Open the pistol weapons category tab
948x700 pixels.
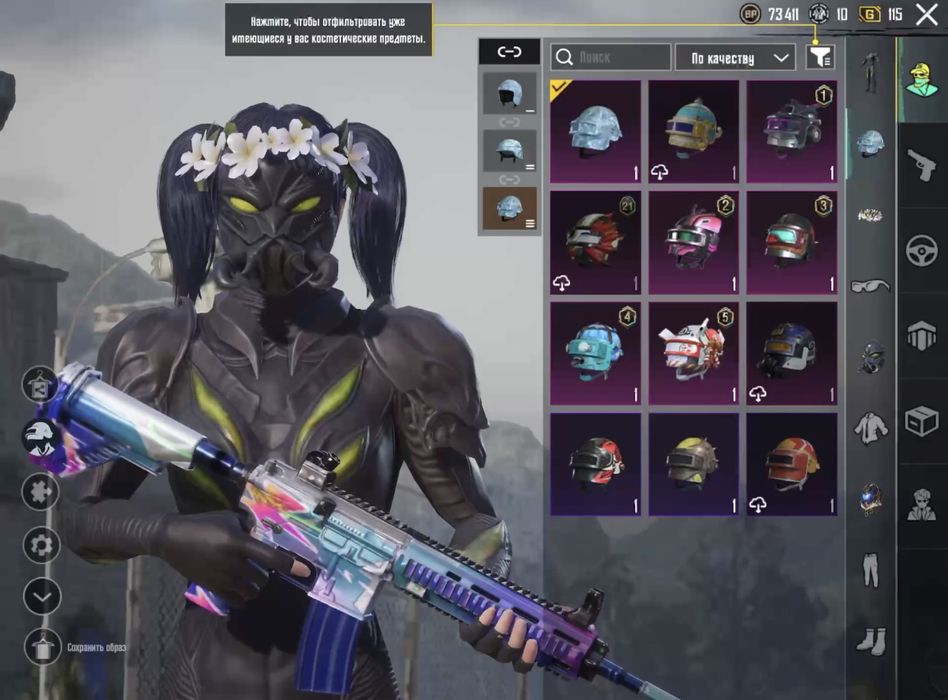click(x=921, y=165)
